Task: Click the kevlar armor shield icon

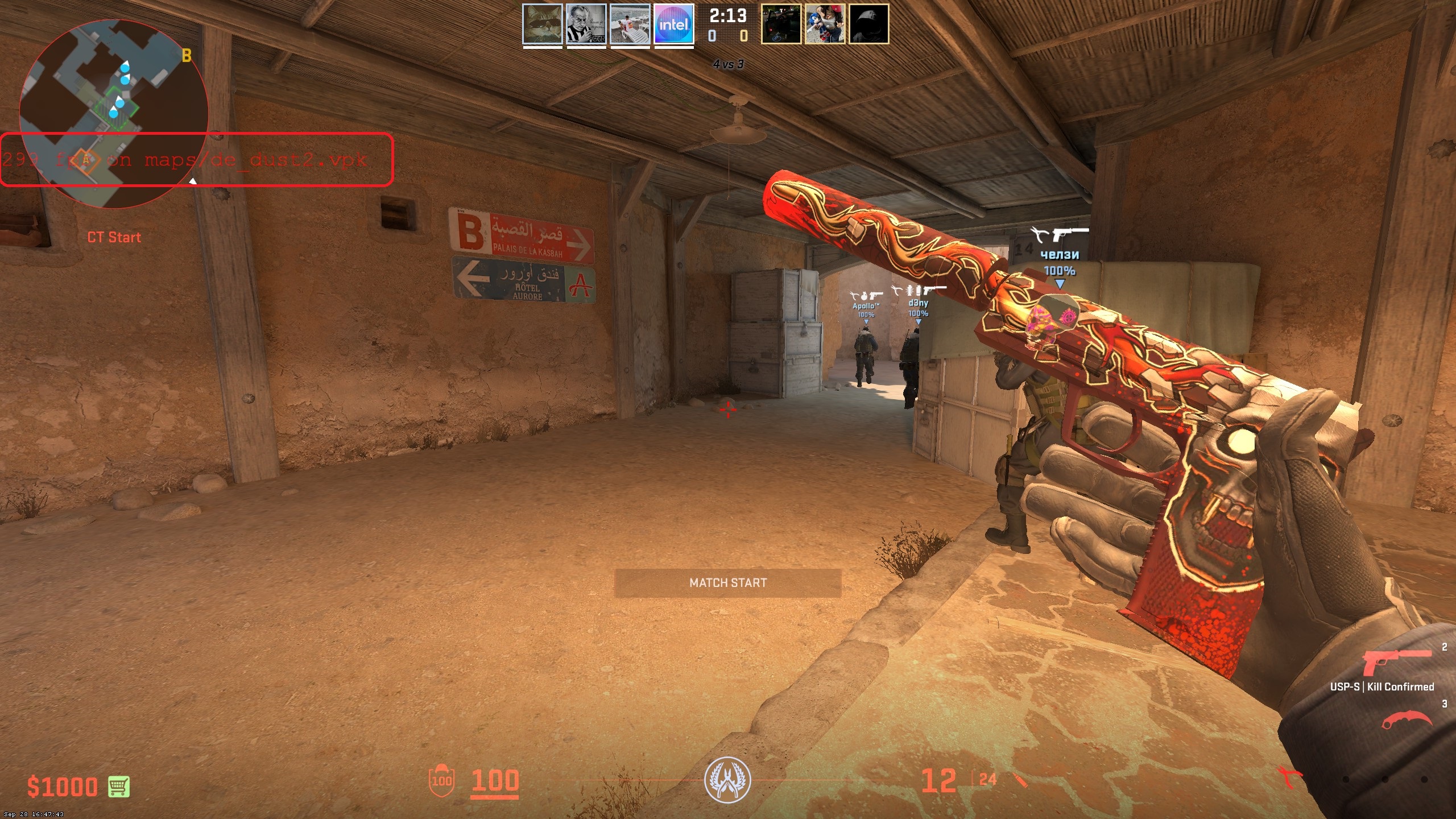Action: click(441, 780)
